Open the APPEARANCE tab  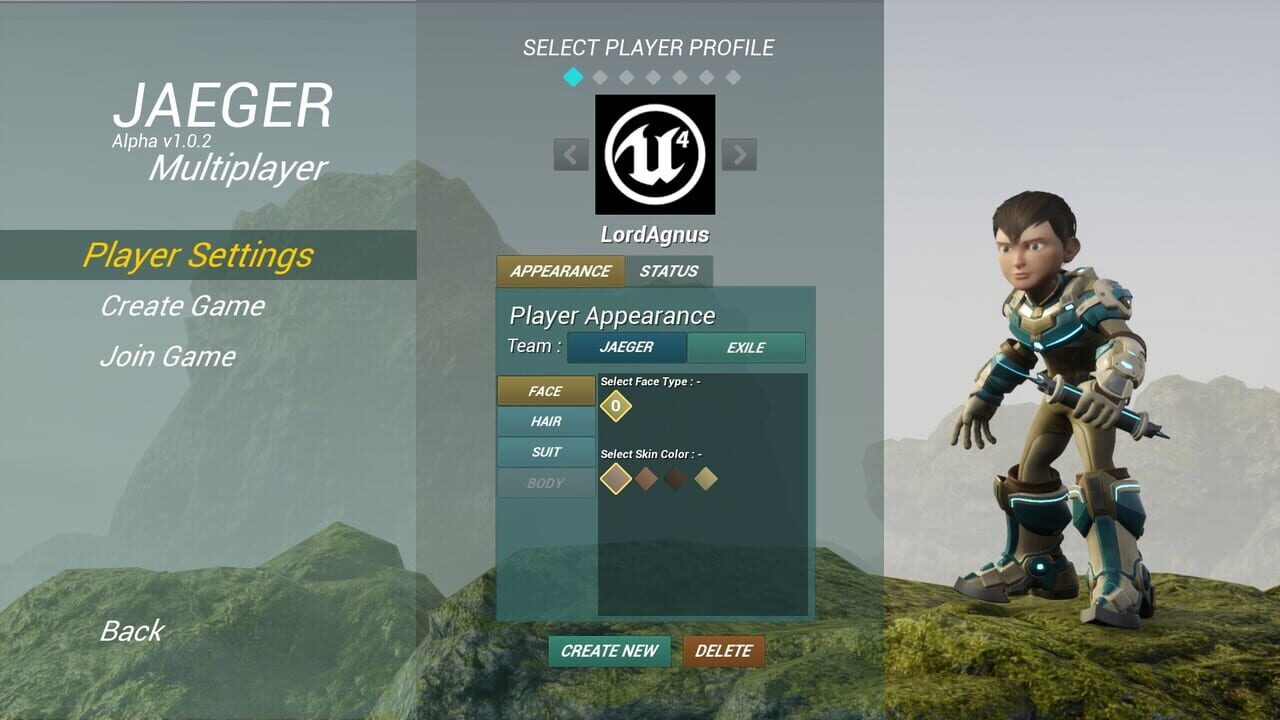[560, 271]
